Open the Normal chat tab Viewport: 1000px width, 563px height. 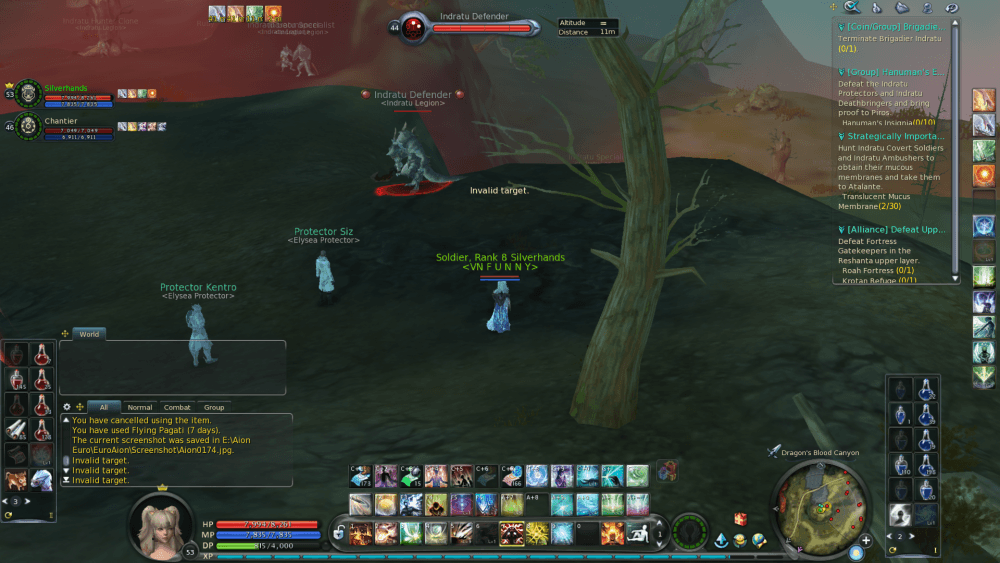[140, 407]
